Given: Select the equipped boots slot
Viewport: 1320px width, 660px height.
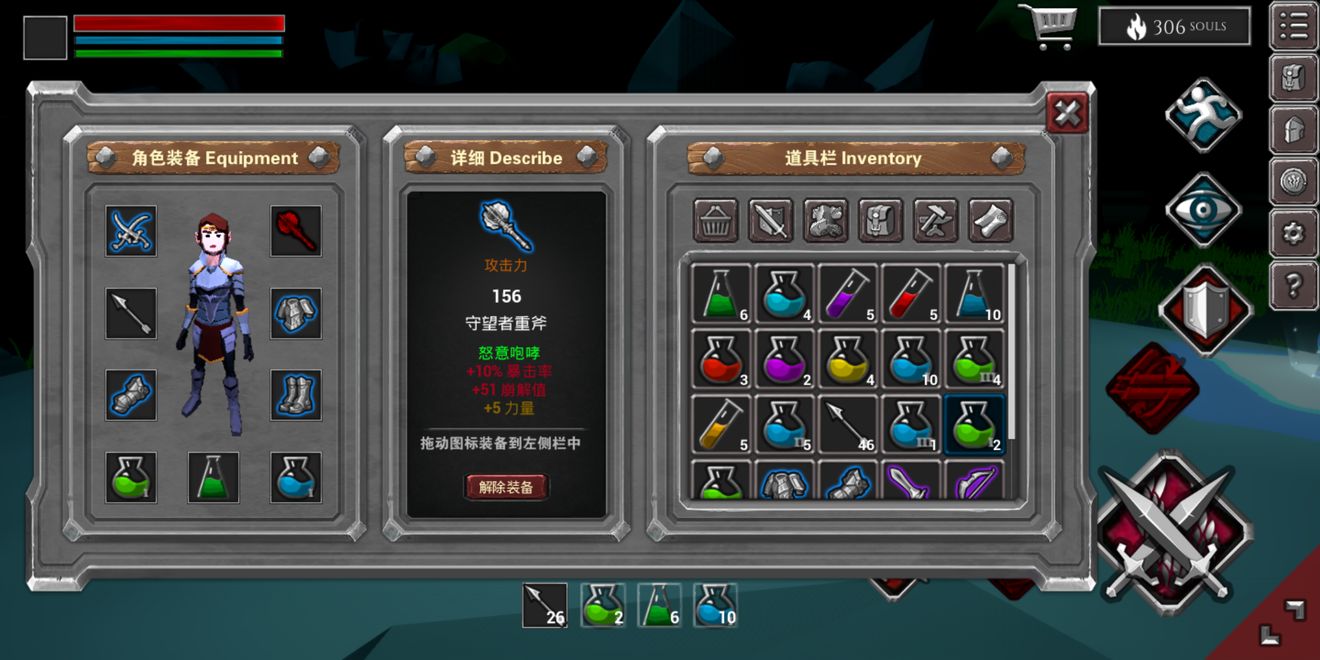Looking at the screenshot, I should pos(296,395).
